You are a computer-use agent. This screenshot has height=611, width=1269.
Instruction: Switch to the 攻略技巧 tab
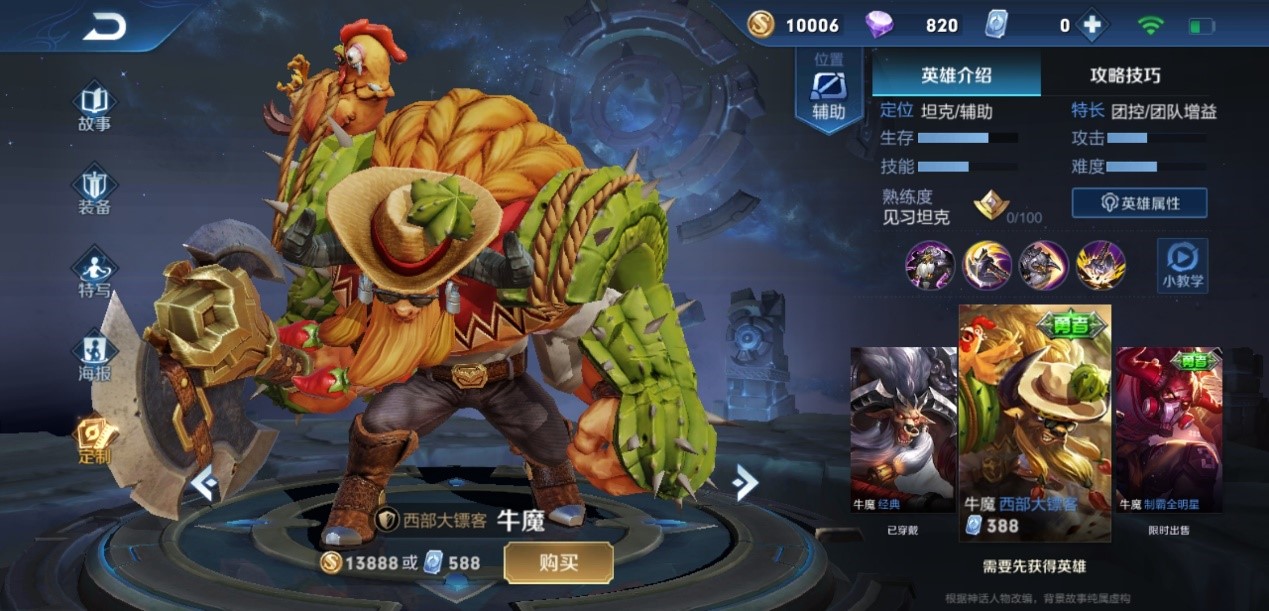tap(1125, 75)
